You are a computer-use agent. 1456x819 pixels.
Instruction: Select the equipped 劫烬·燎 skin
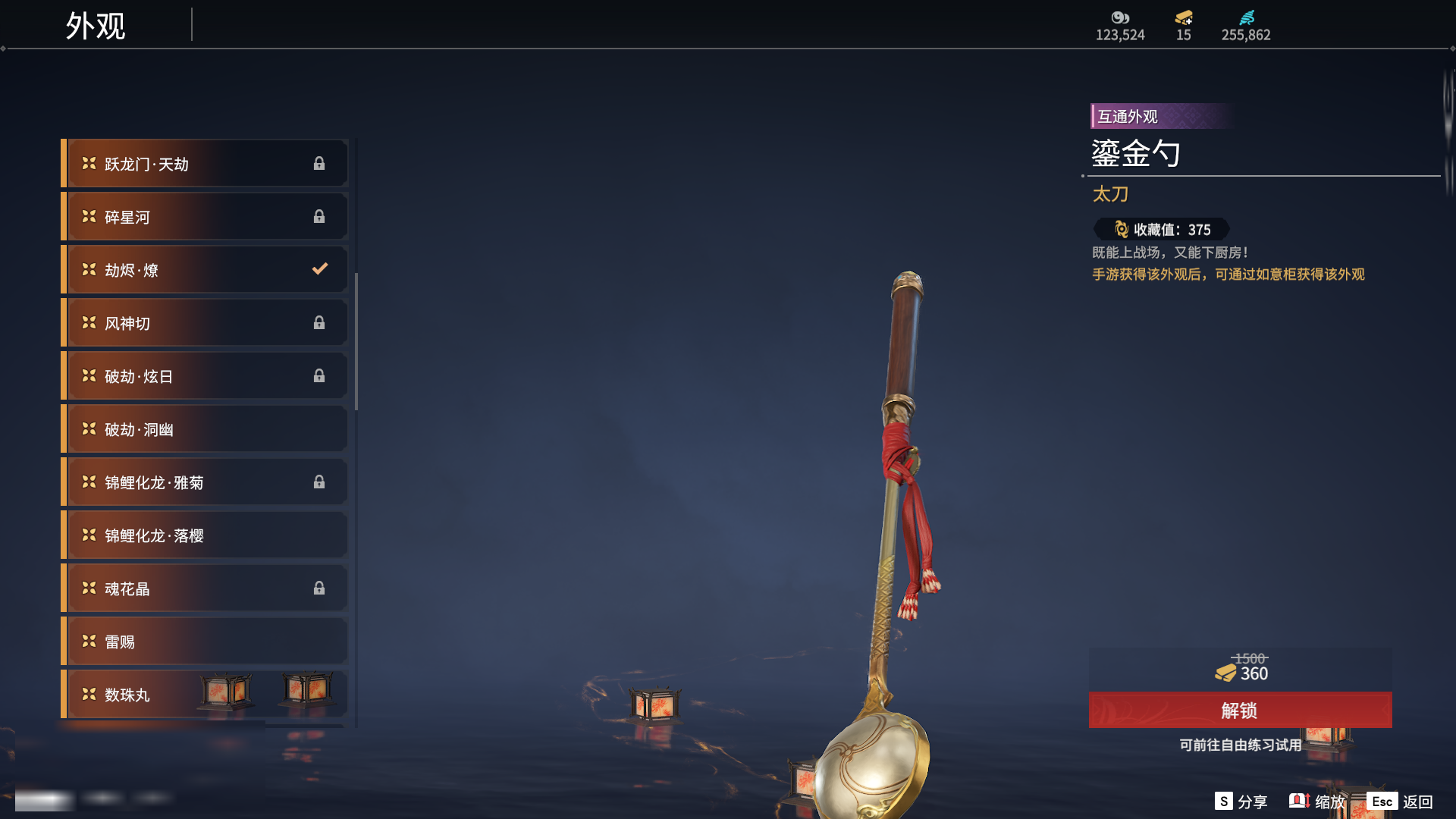click(x=205, y=270)
